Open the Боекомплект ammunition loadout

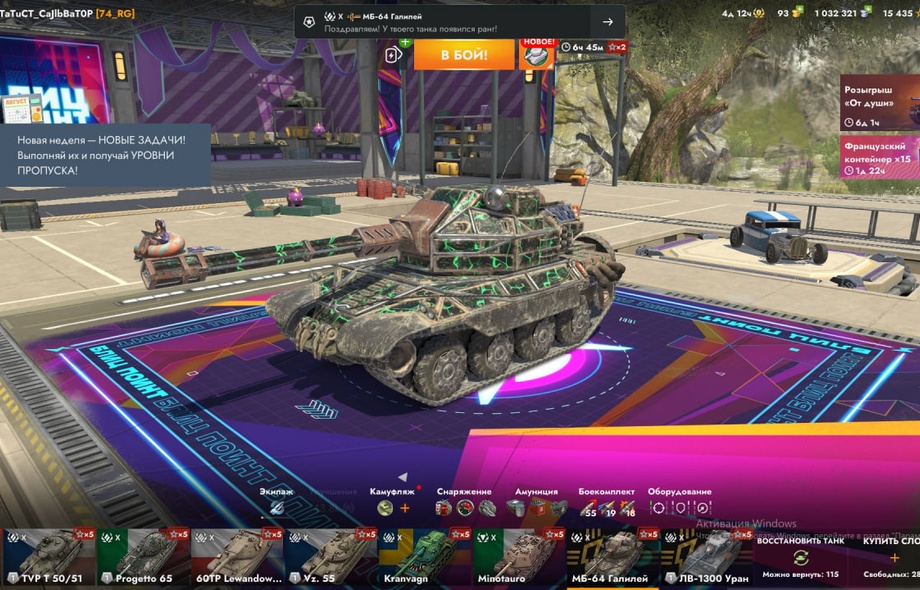pos(606,508)
